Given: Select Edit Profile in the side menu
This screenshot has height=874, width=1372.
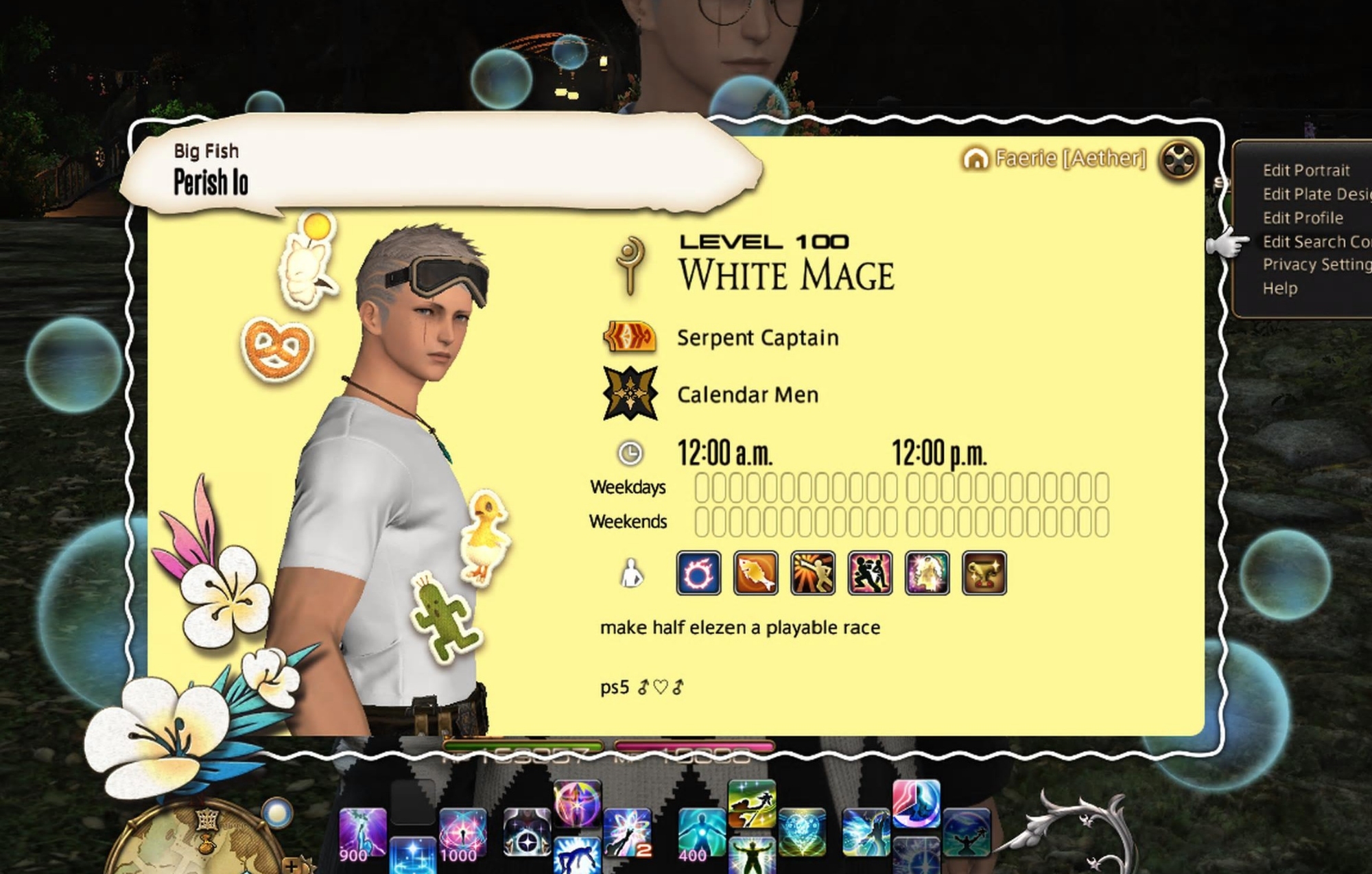Looking at the screenshot, I should (x=1303, y=218).
